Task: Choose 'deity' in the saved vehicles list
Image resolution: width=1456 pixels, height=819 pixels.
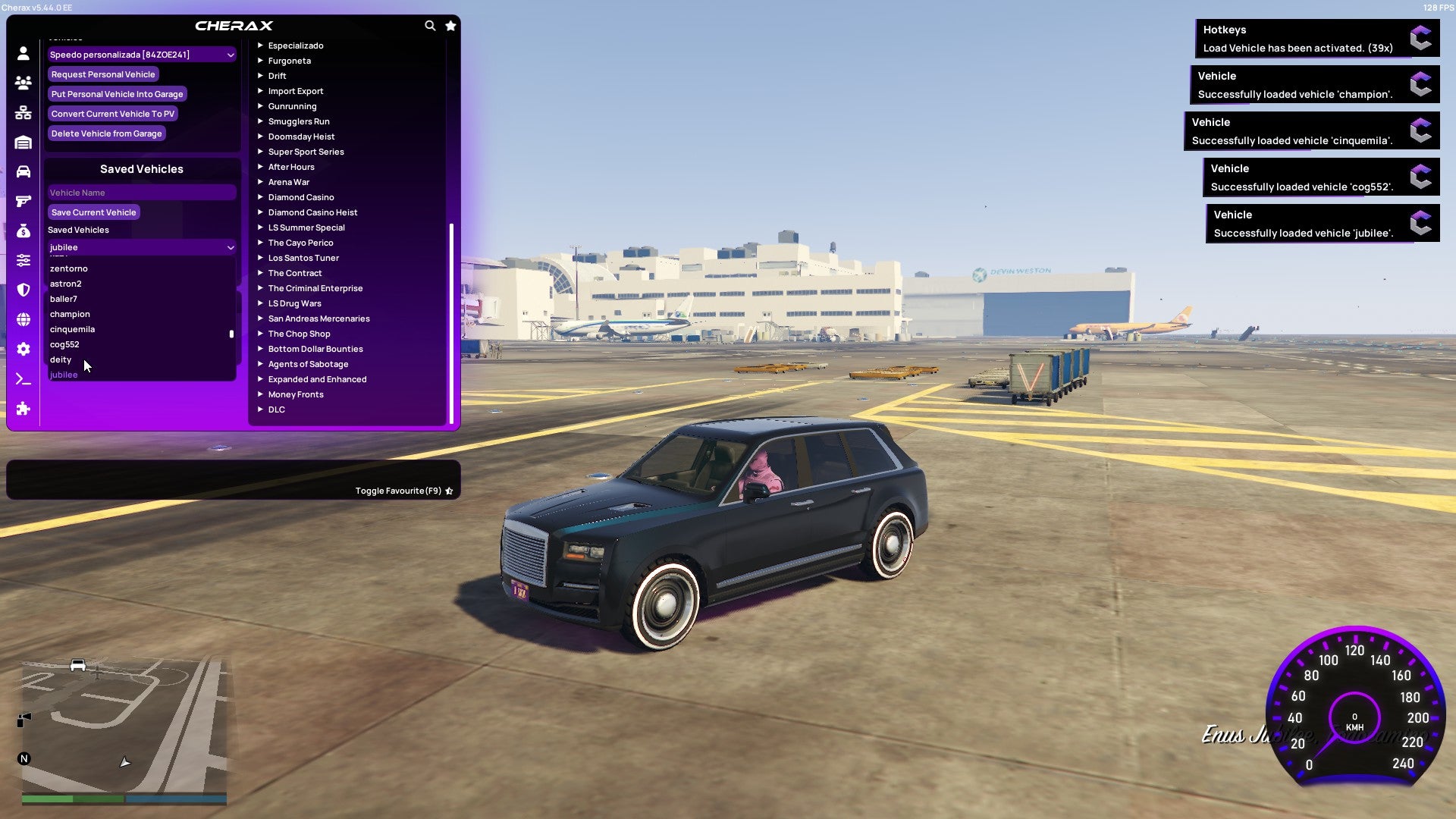Action: tap(61, 359)
